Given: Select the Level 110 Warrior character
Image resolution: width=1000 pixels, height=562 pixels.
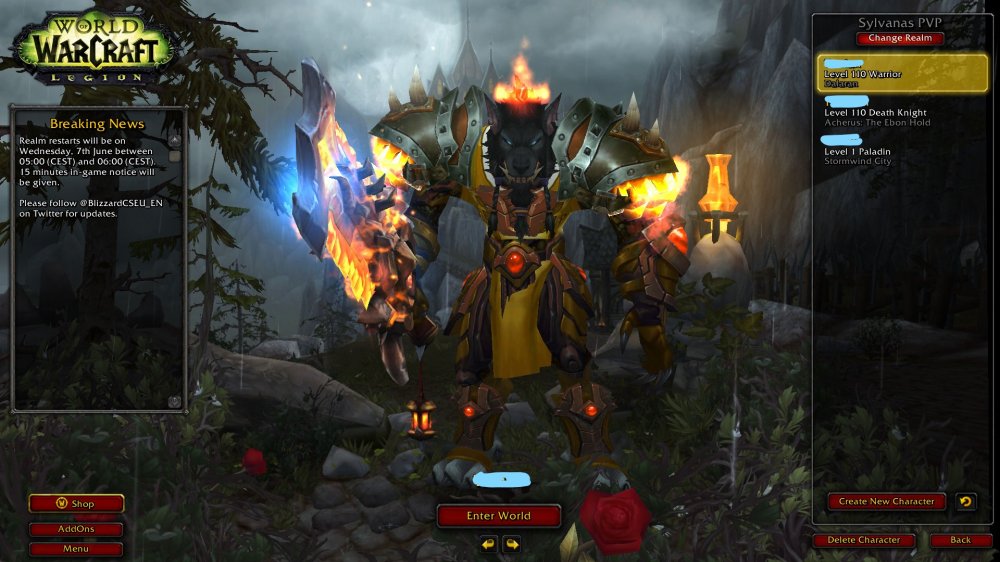Looking at the screenshot, I should tap(902, 73).
